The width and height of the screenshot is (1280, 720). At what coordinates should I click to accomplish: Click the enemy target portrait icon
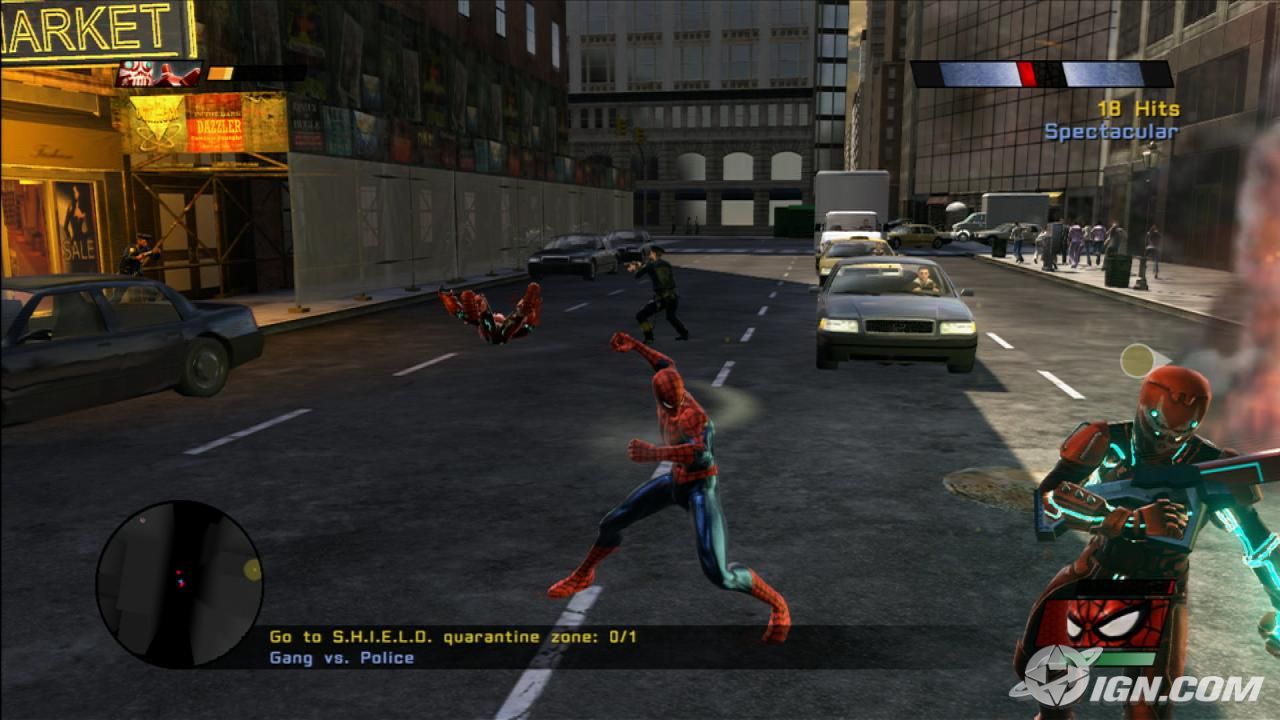[x=159, y=73]
